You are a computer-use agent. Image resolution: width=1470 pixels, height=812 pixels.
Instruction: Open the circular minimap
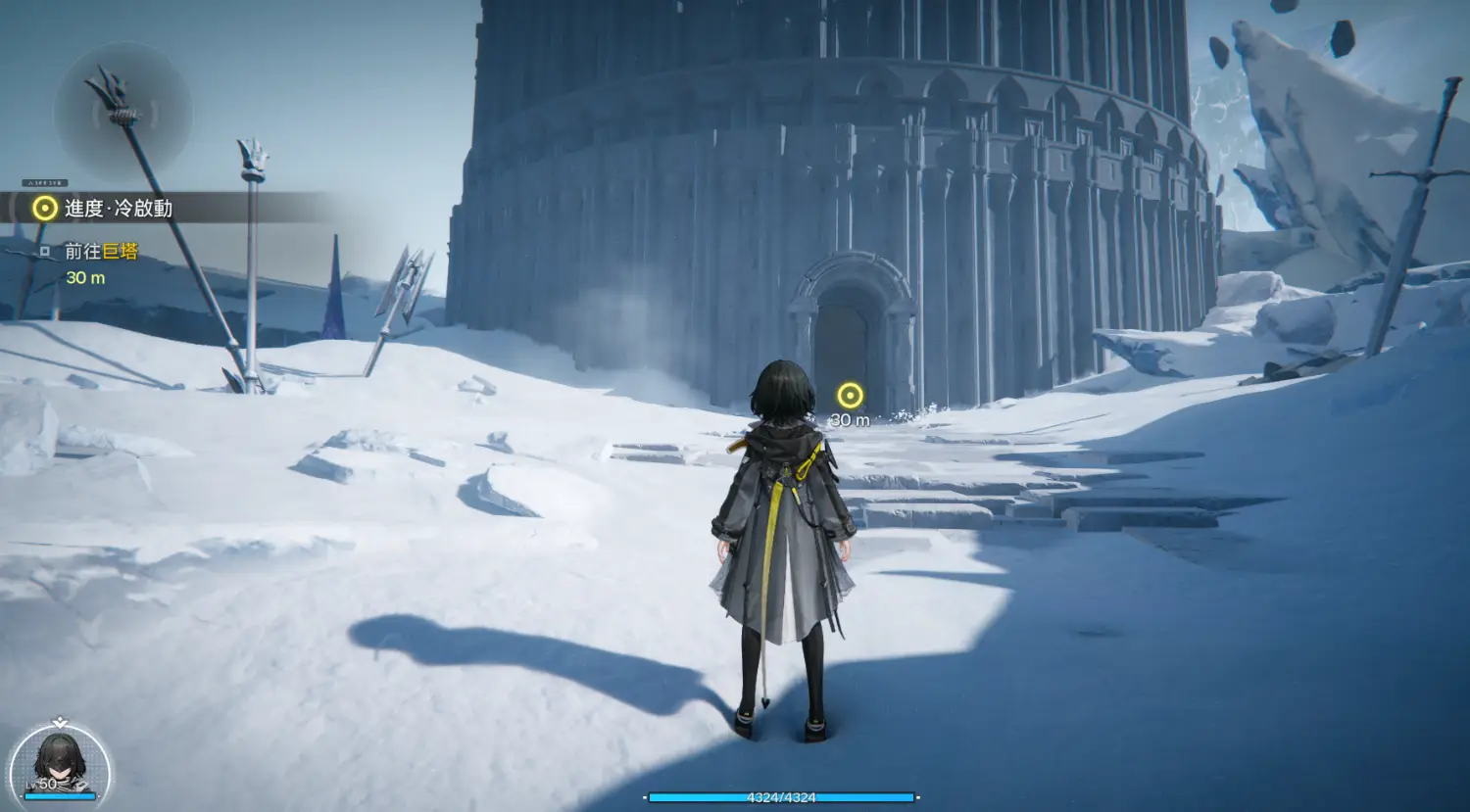pos(122,113)
